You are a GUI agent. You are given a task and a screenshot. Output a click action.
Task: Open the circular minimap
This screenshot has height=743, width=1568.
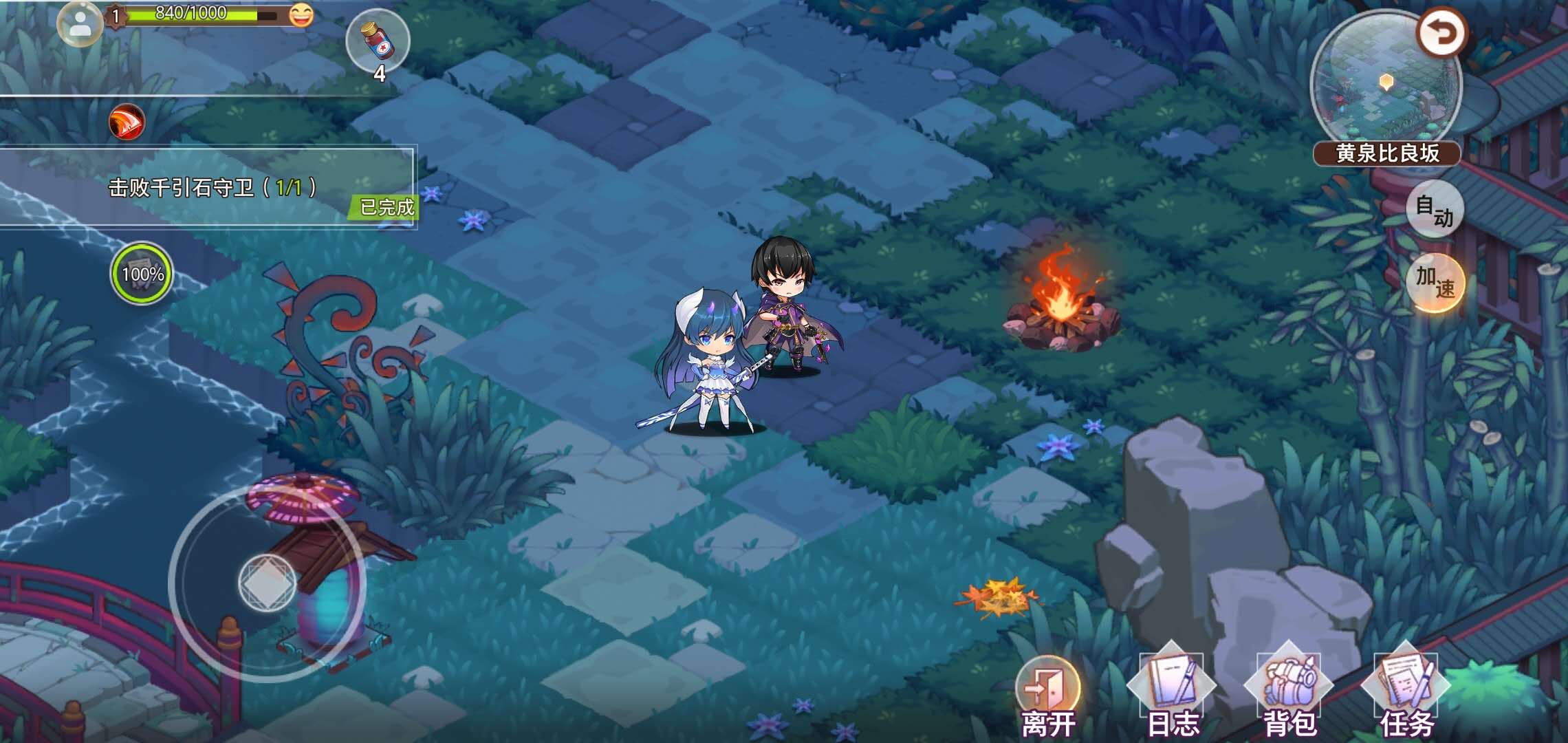point(1385,83)
